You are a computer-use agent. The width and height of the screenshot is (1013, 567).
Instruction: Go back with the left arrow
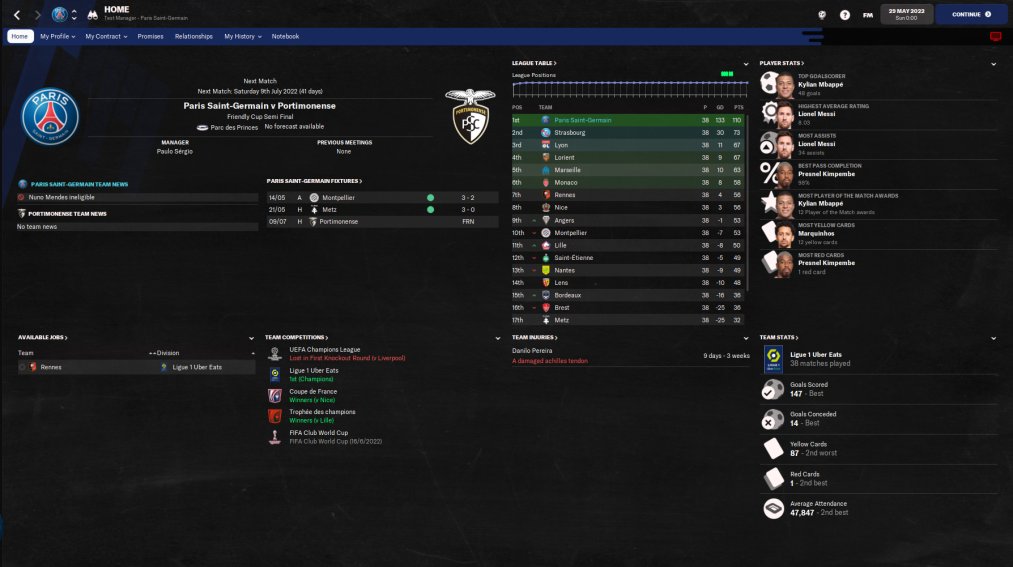tap(17, 15)
